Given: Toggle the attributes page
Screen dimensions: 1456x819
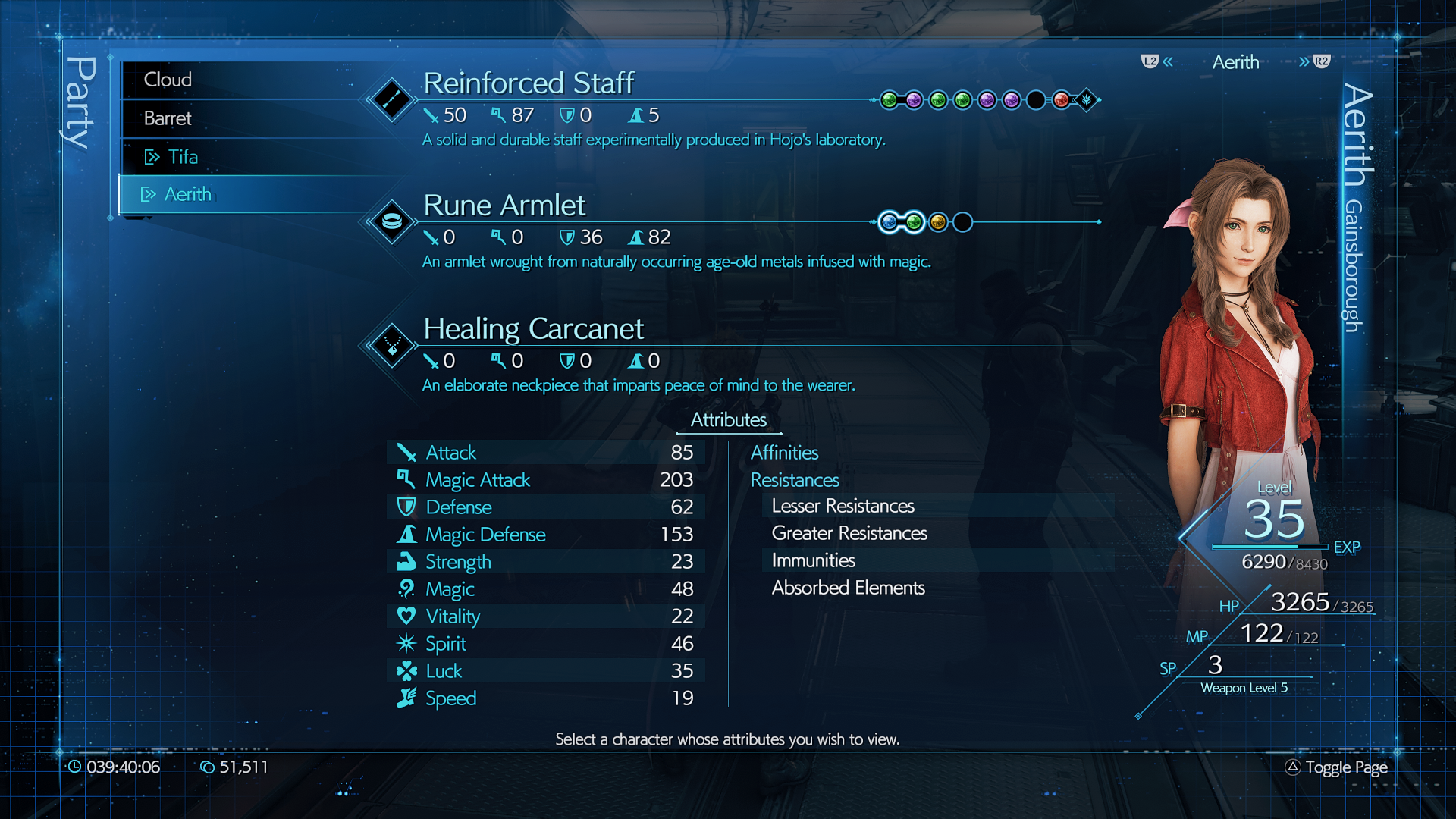Looking at the screenshot, I should [1337, 767].
